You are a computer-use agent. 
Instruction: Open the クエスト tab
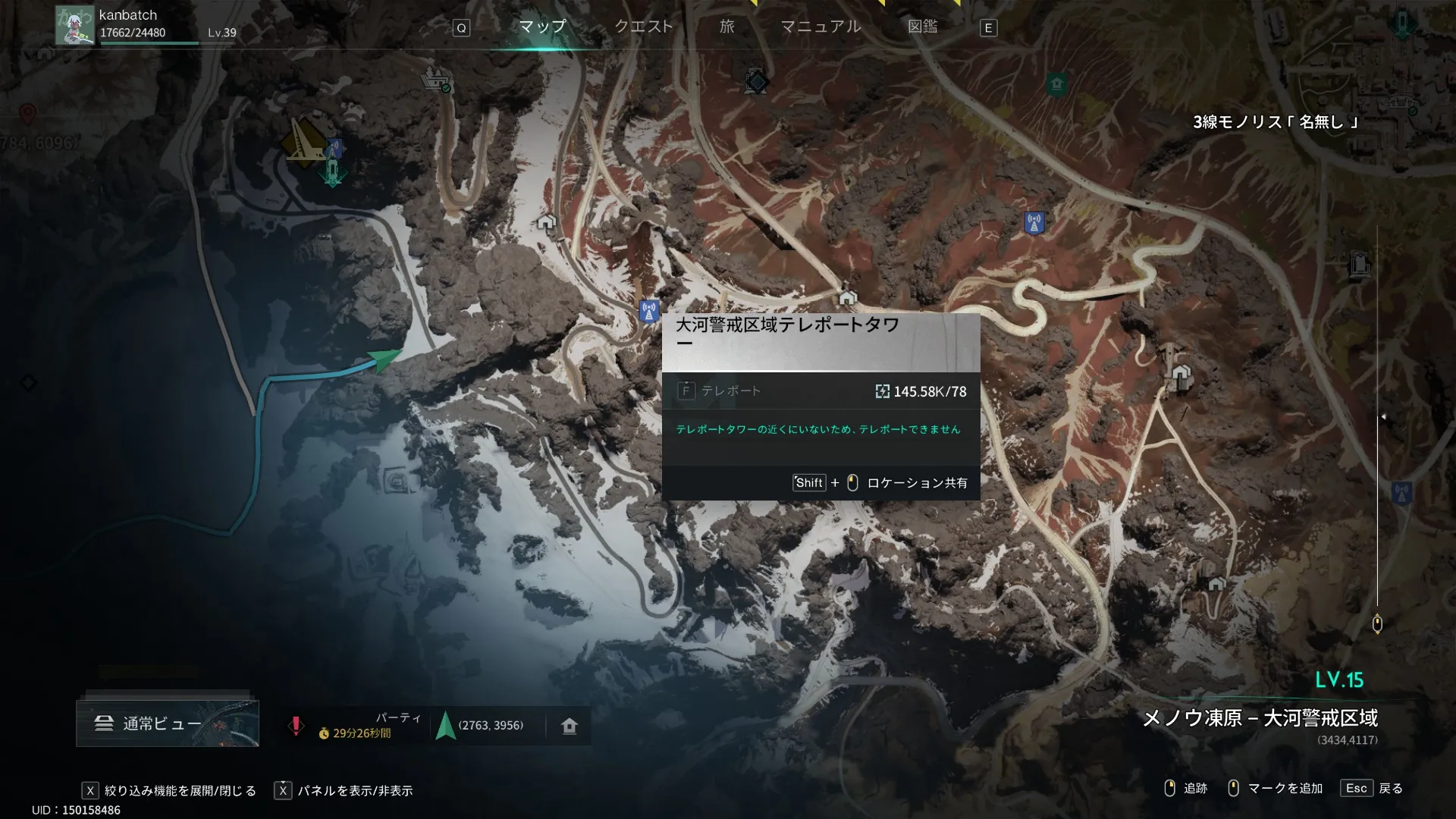point(643,27)
